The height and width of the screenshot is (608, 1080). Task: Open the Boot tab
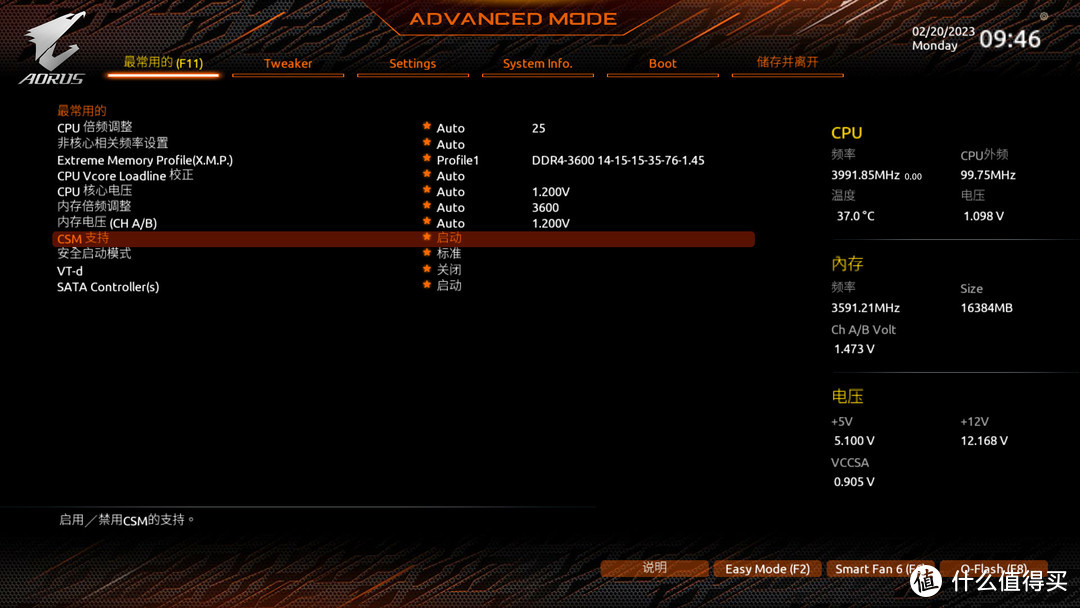(x=662, y=64)
